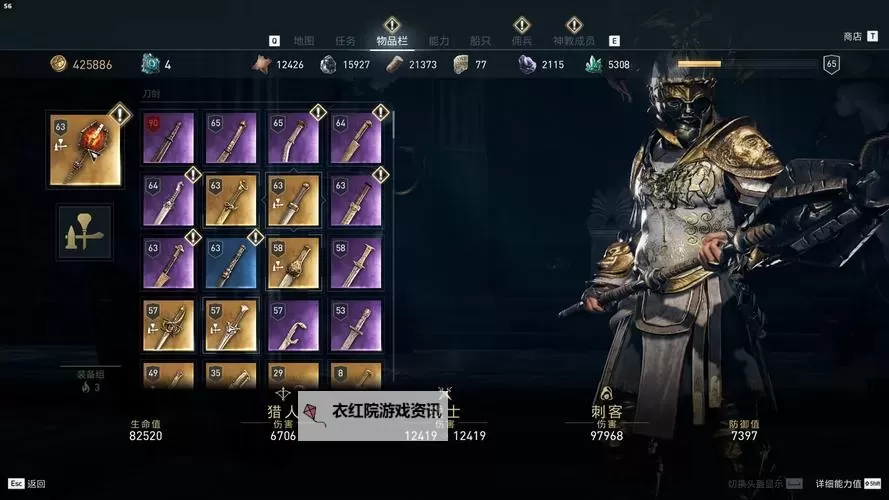Viewport: 889px width, 500px height.
Task: Switch to the 船只 (Ship) tab
Action: coord(480,41)
